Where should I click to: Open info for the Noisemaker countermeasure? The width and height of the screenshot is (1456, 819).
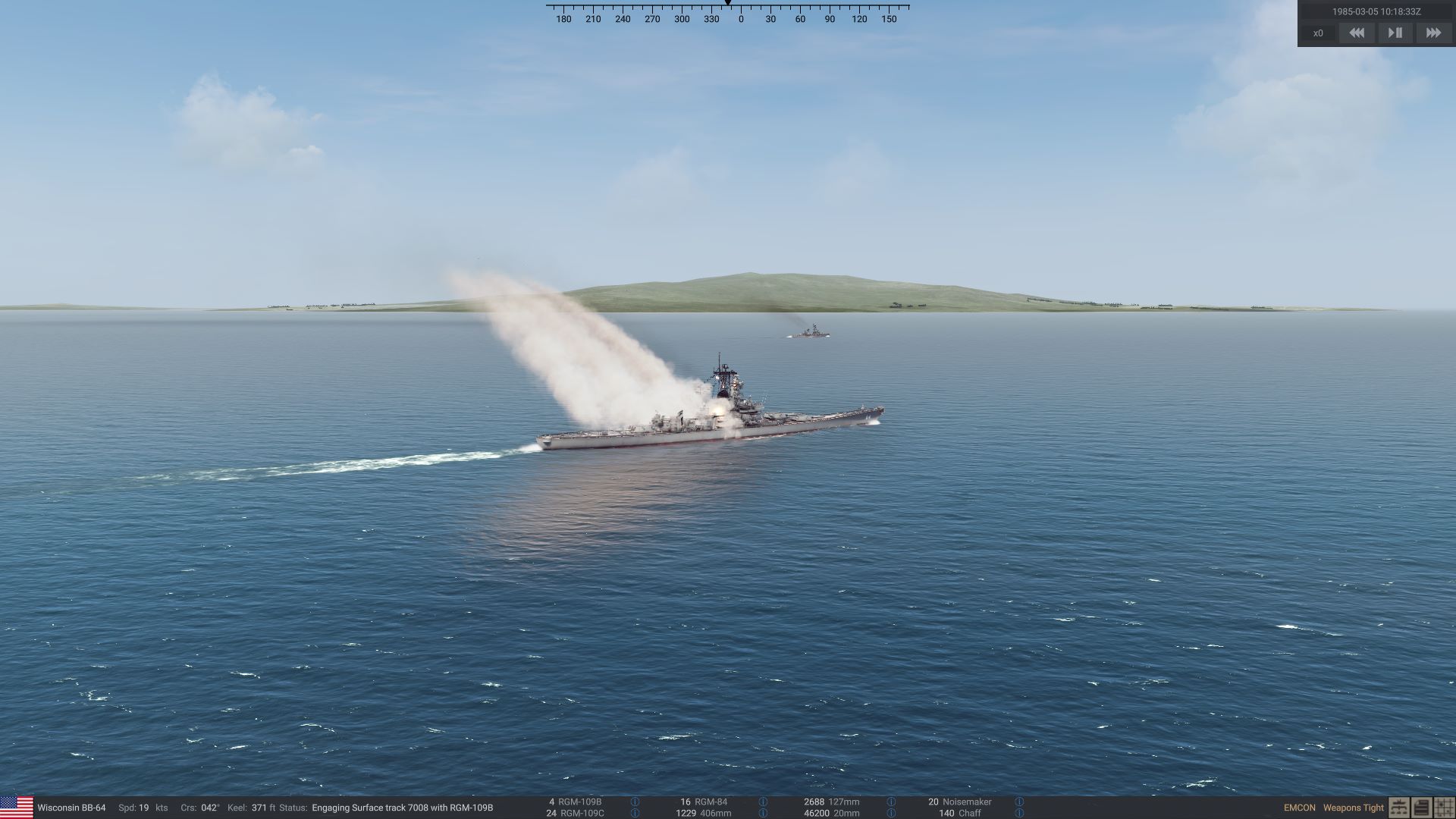[x=1019, y=802]
